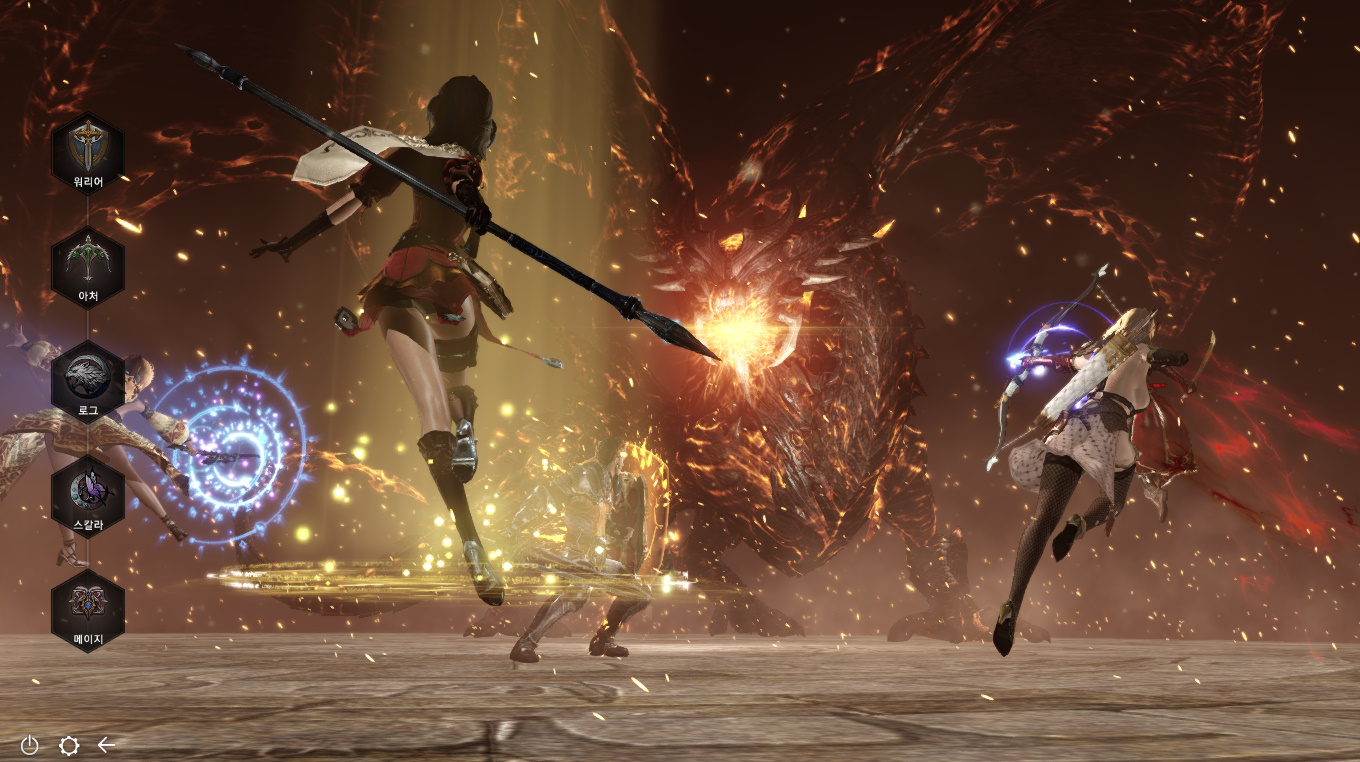Click the power quit icon
Viewport: 1360px width, 762px height.
click(30, 745)
